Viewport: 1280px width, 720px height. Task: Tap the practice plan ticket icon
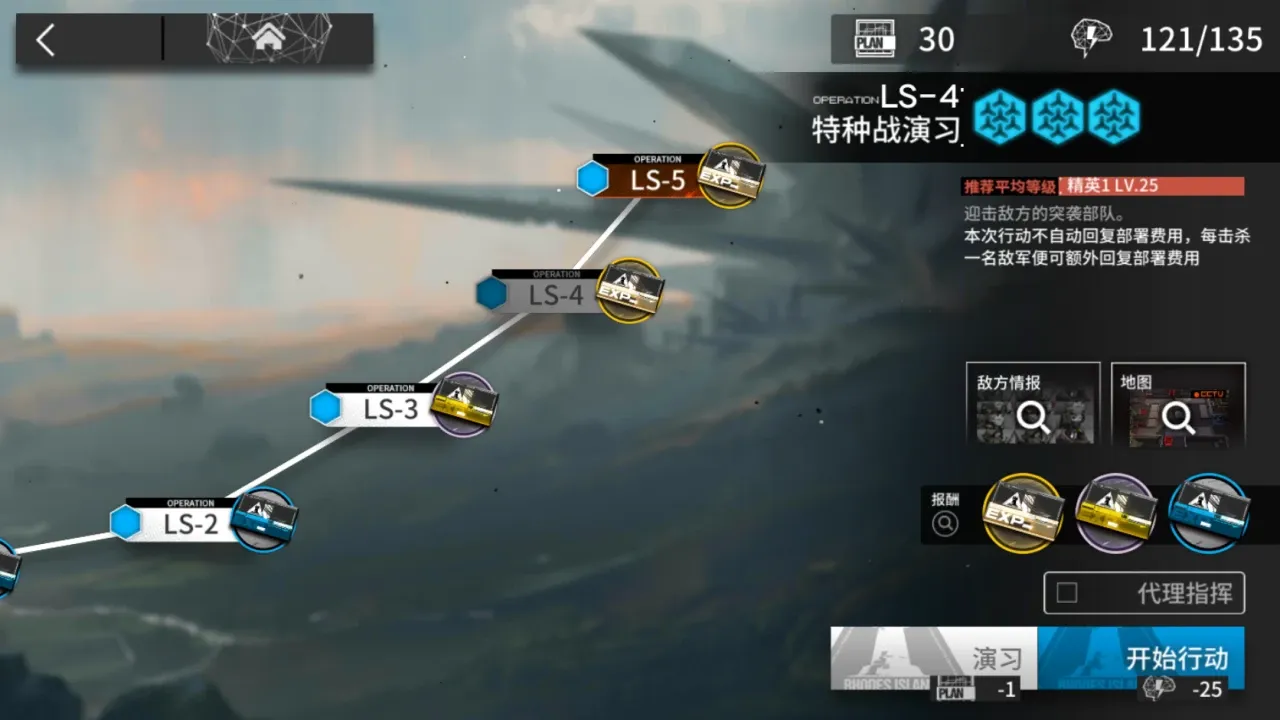pos(874,39)
